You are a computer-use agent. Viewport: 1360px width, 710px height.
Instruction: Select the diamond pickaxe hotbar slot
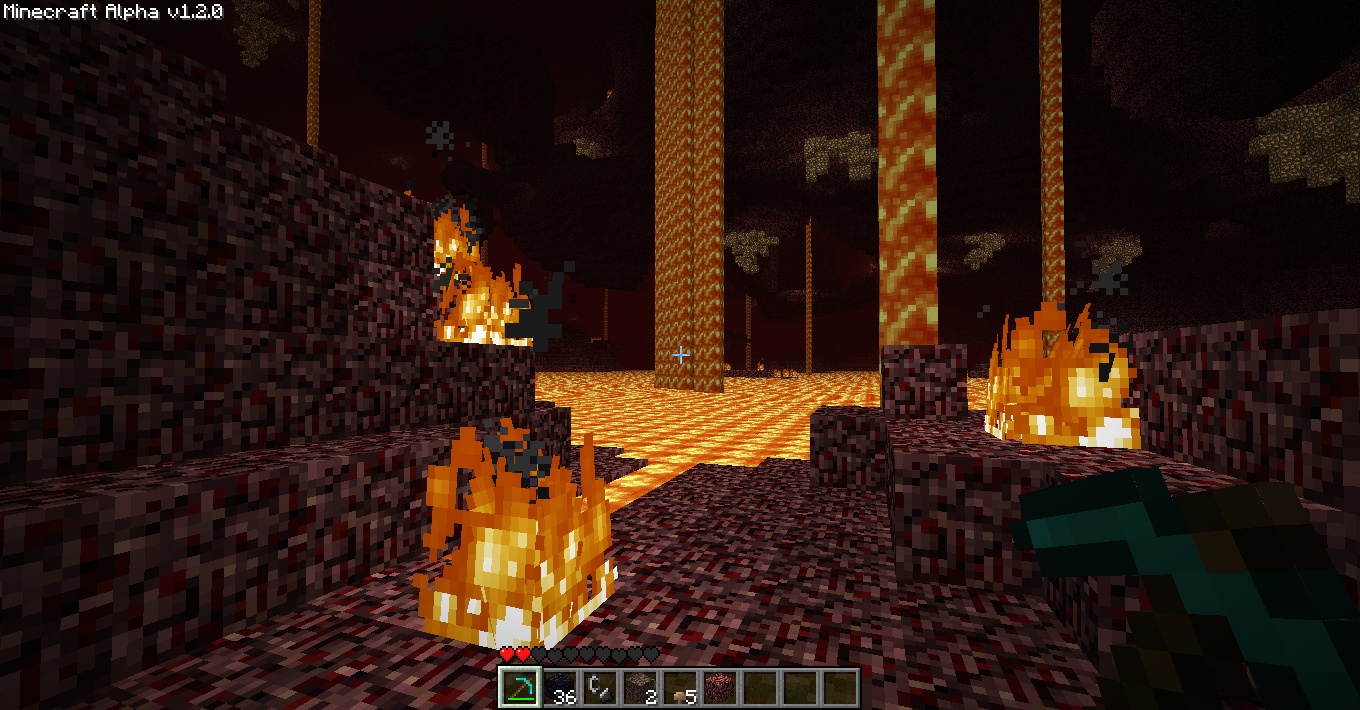click(x=519, y=688)
